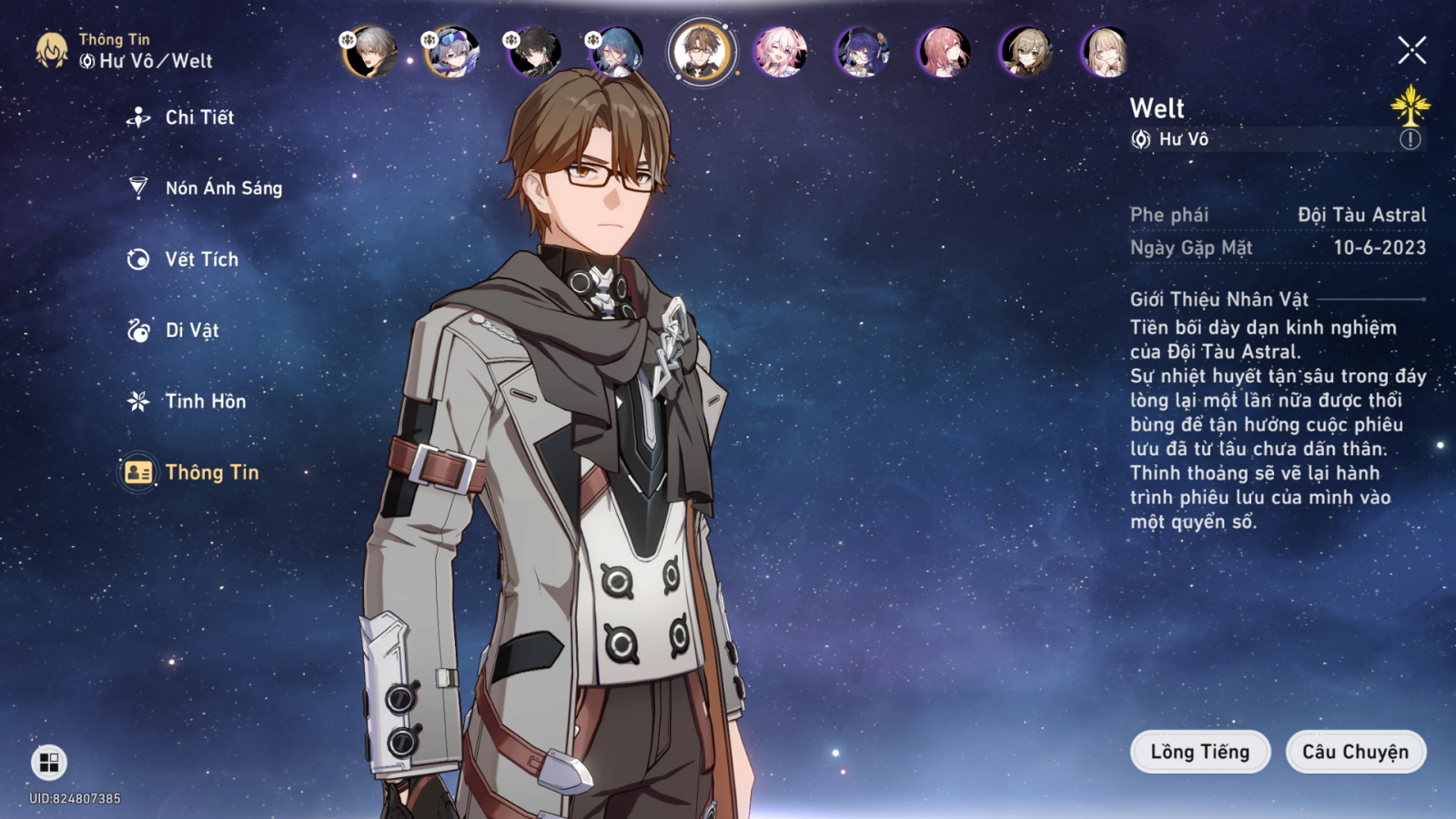Image resolution: width=1456 pixels, height=819 pixels.
Task: Pick the blue-haired character with red eyes
Action: pyautogui.click(x=616, y=52)
